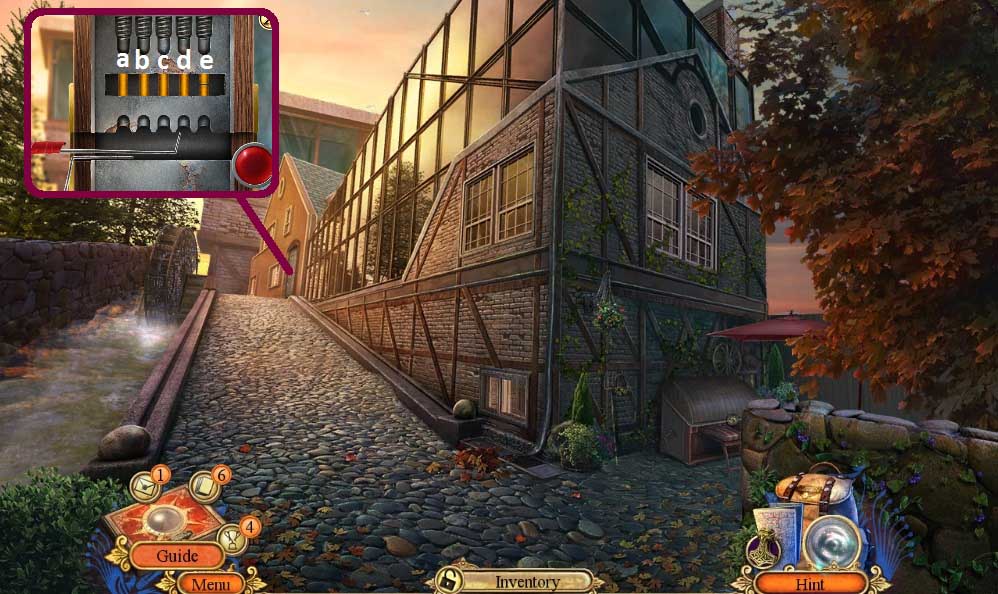The width and height of the screenshot is (998, 594).
Task: Select lock pin labeled b
Action: point(143,85)
